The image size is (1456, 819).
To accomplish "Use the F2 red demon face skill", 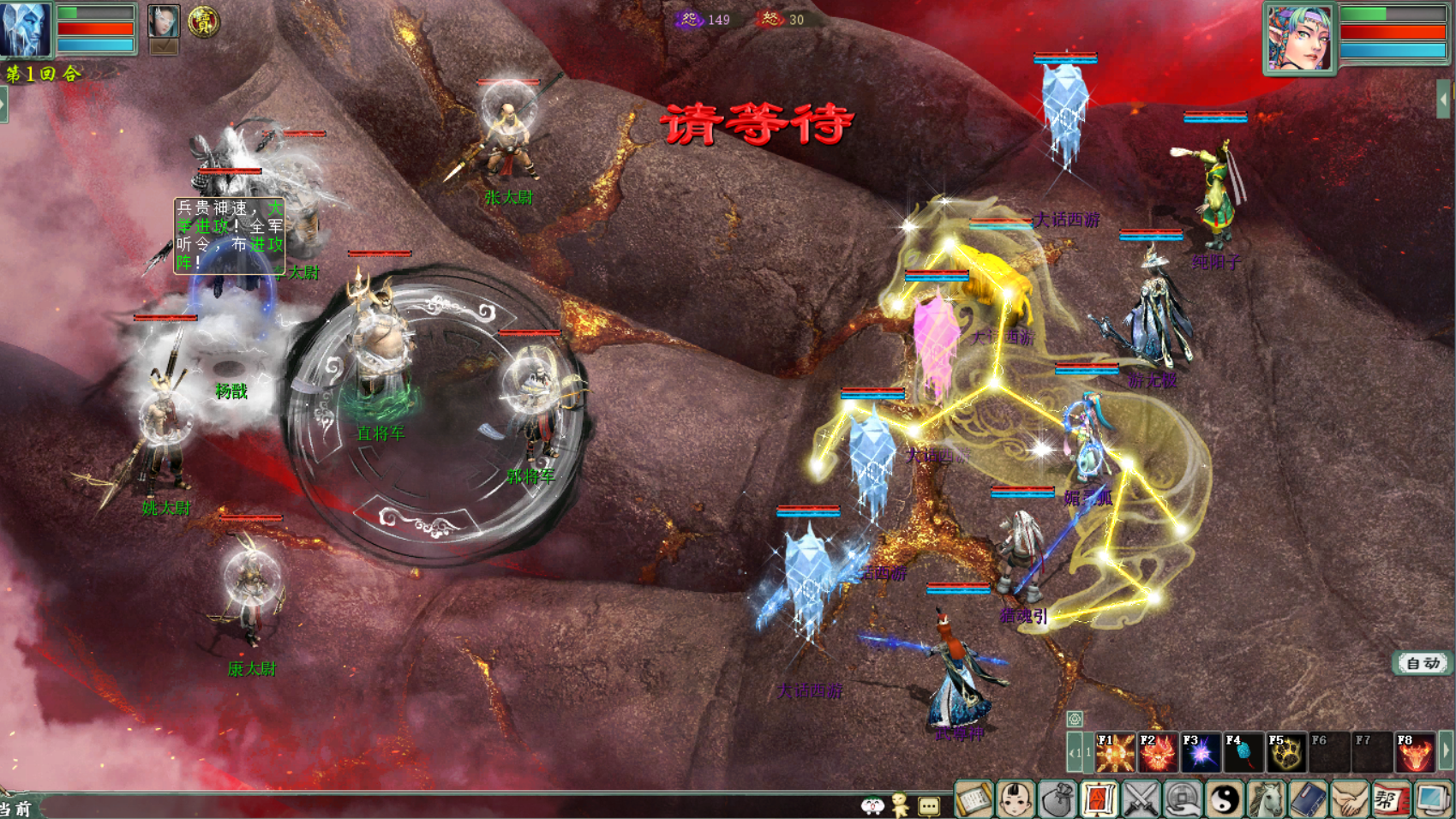I will point(1158,753).
